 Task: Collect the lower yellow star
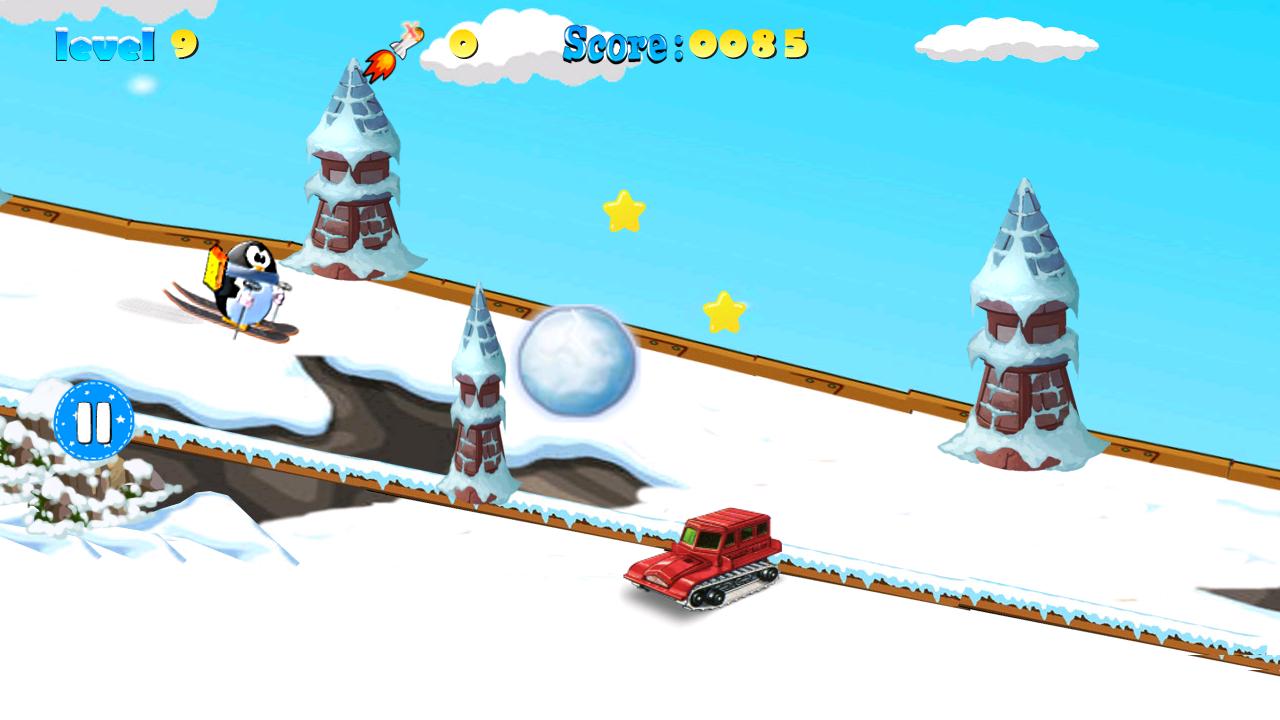[x=725, y=310]
